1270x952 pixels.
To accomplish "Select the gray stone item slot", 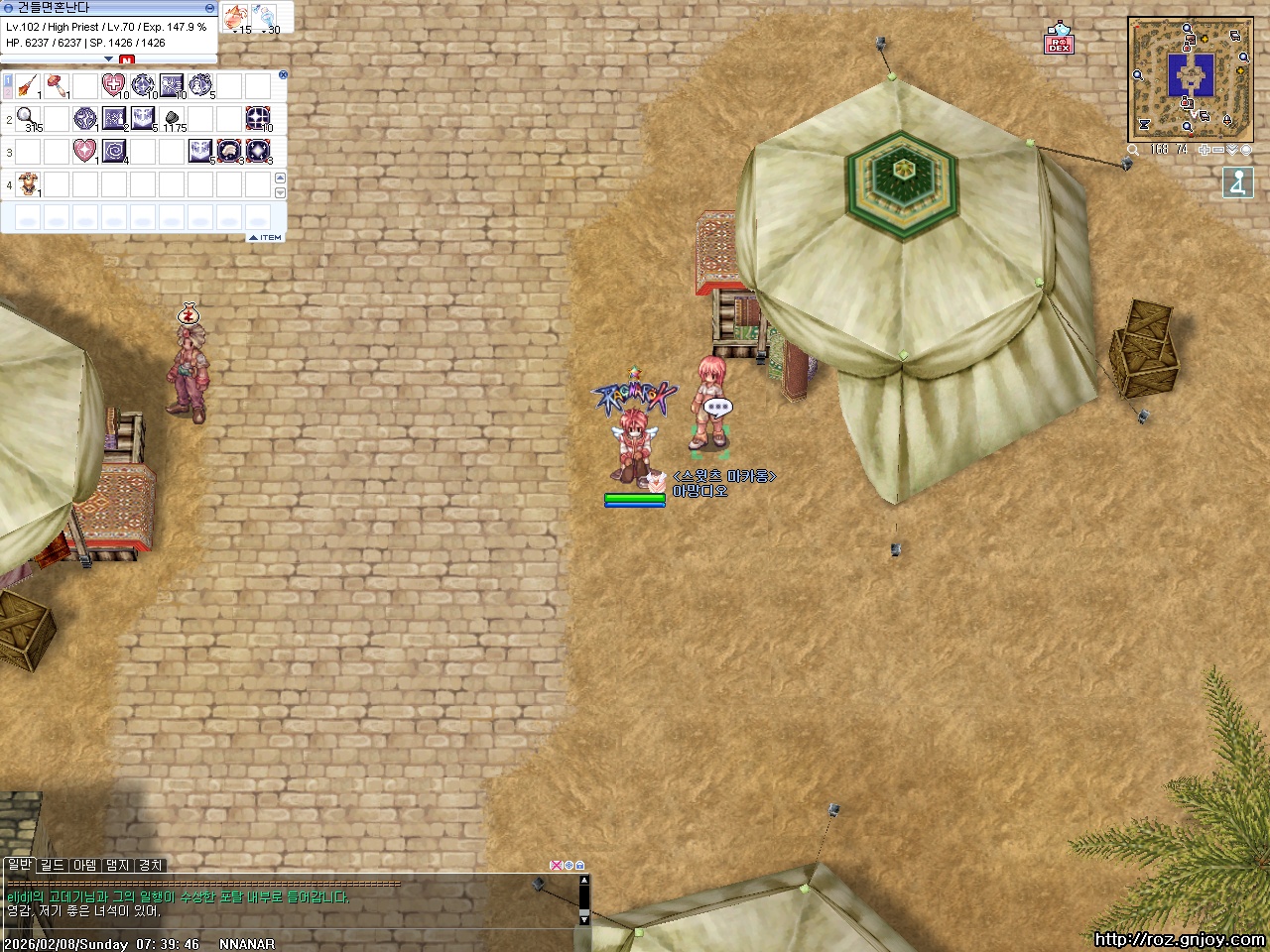I will (172, 119).
